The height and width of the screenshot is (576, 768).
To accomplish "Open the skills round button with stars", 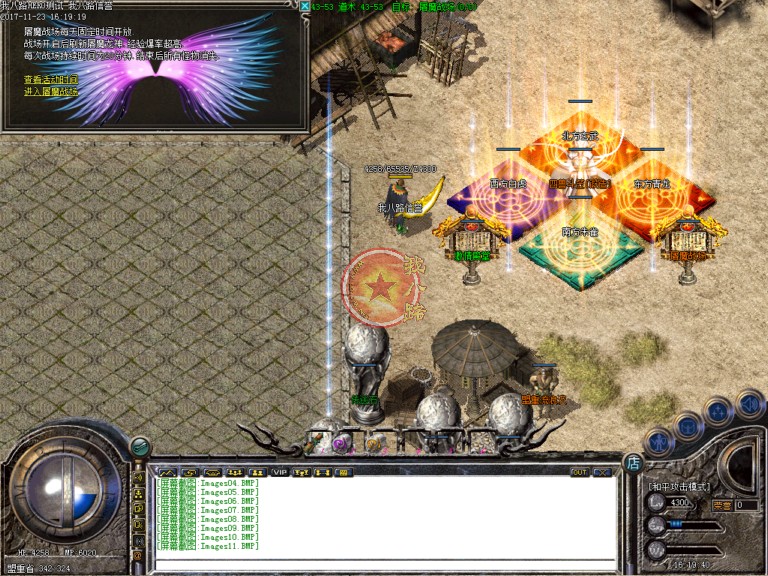I will pyautogui.click(x=718, y=412).
